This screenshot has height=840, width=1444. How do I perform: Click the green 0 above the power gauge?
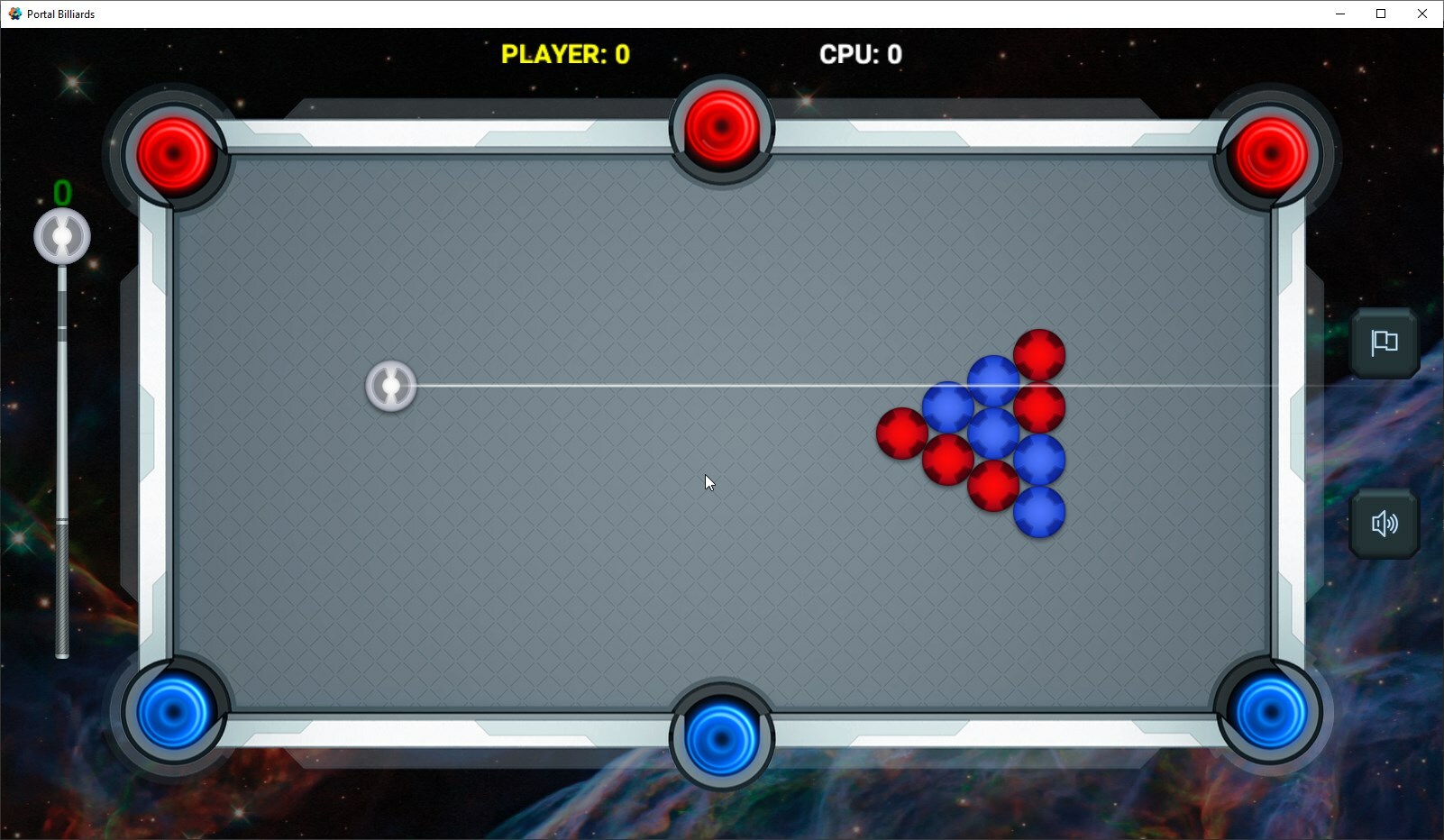coord(61,191)
